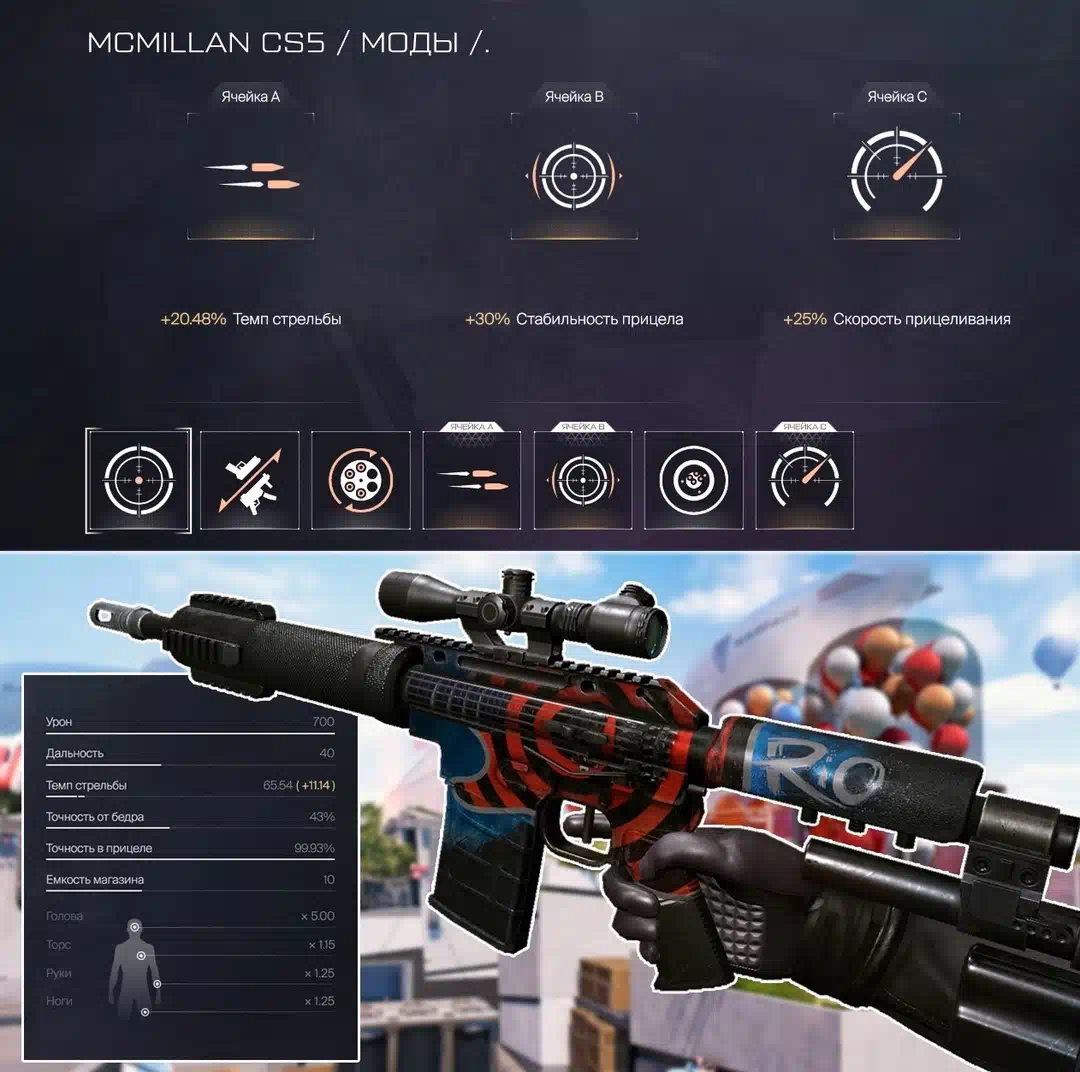The height and width of the screenshot is (1072, 1080).
Task: Select the small speedometer mod tagged Ячейка C
Action: (805, 480)
